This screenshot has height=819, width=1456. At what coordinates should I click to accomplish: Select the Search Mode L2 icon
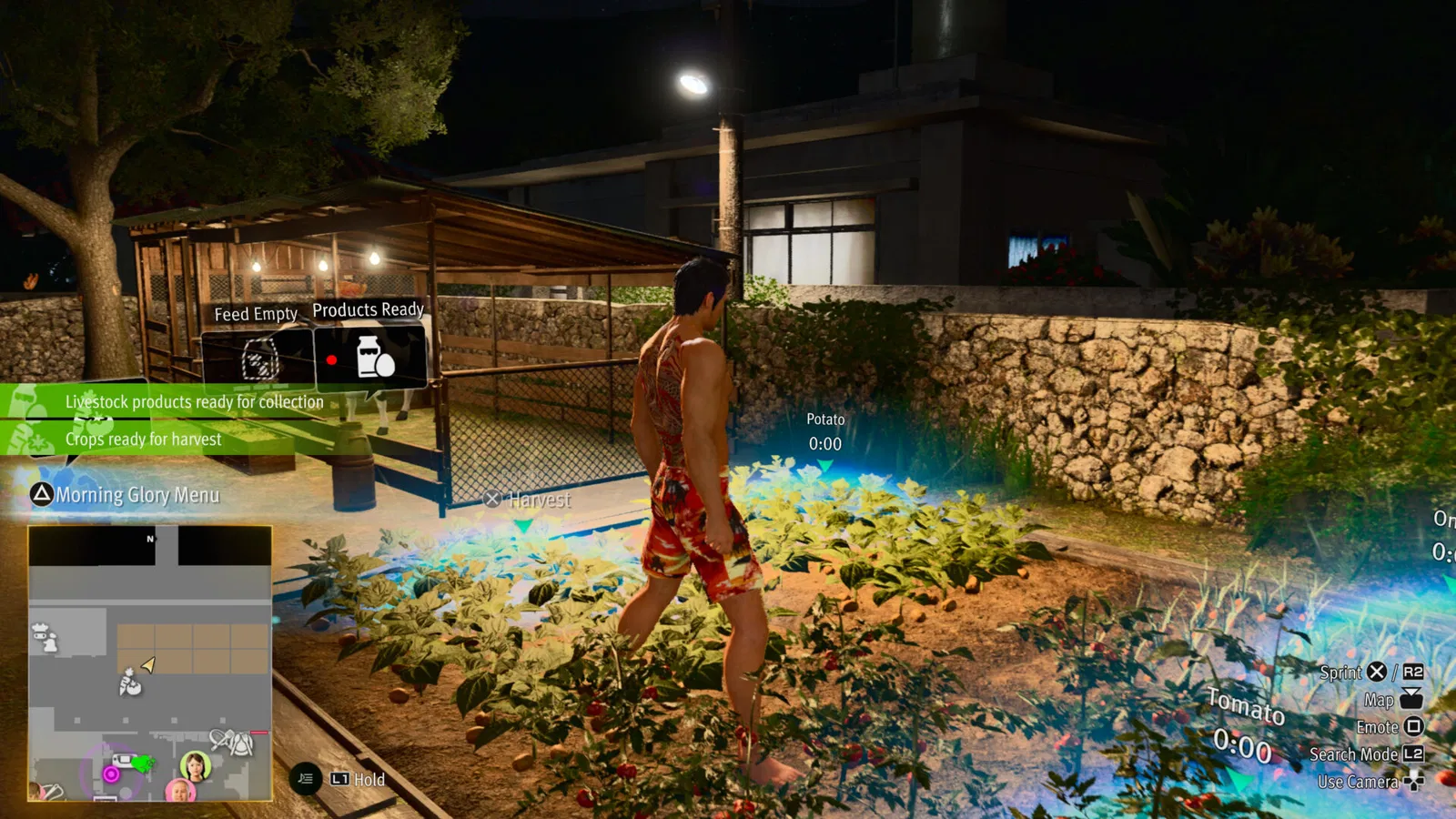click(1414, 754)
